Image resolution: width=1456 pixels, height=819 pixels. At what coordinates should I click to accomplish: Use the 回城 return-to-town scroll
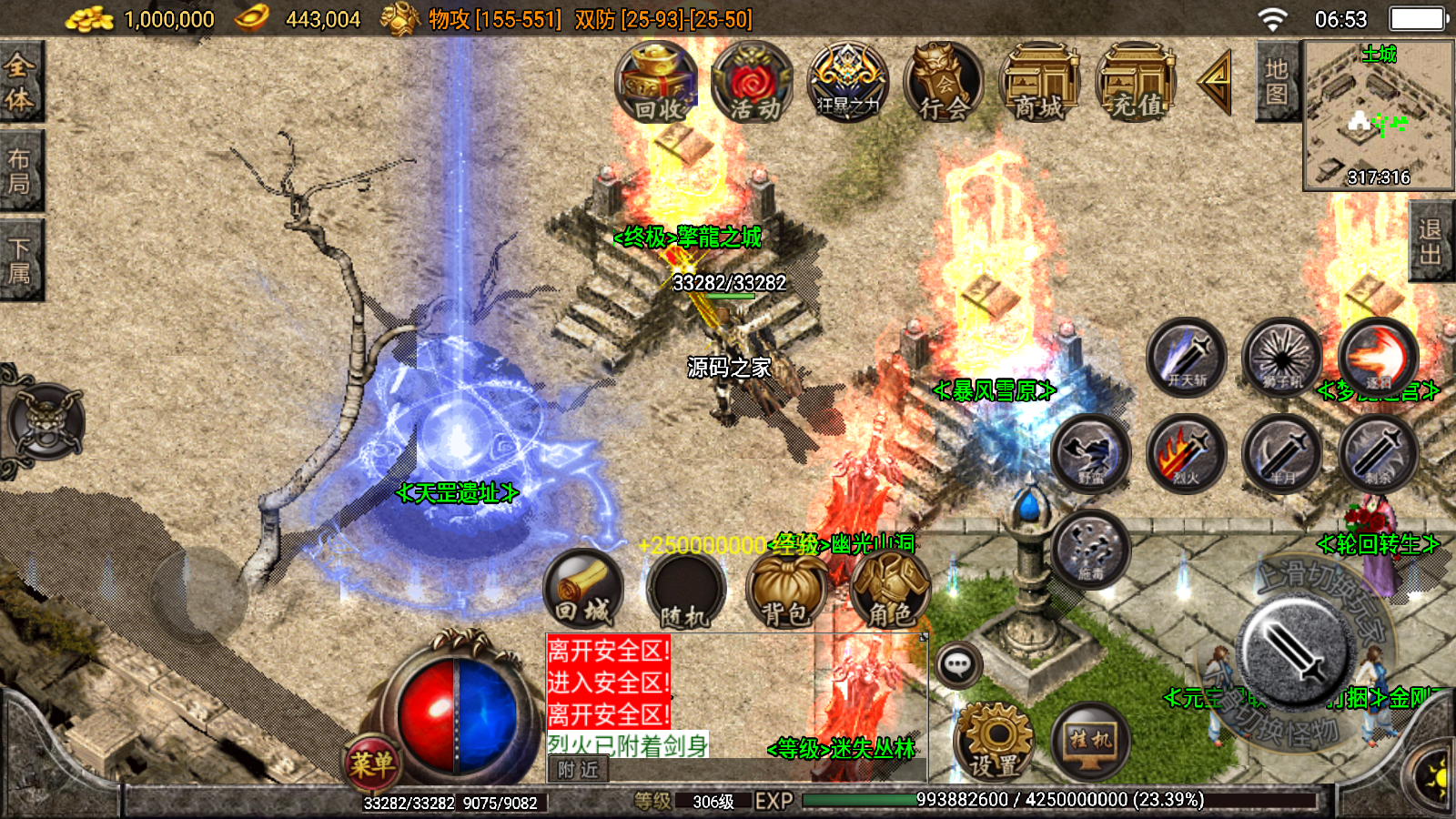click(584, 590)
